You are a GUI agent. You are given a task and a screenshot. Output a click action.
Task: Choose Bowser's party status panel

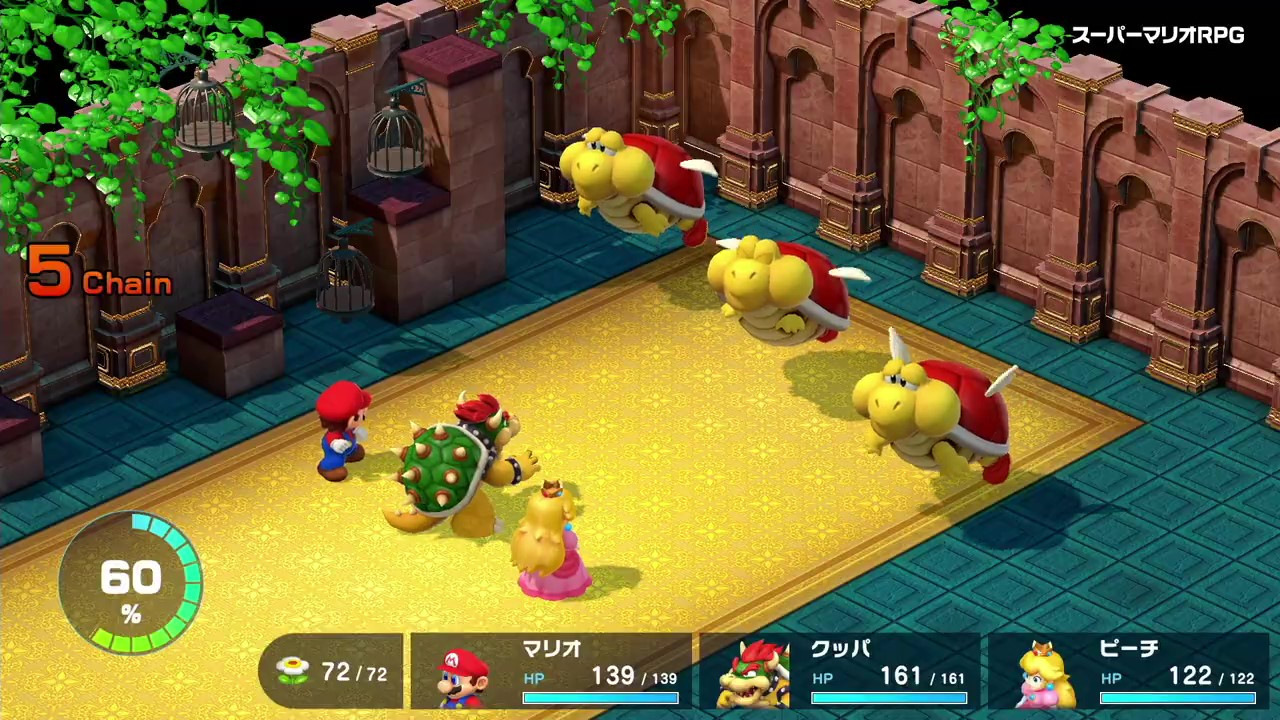click(x=840, y=672)
